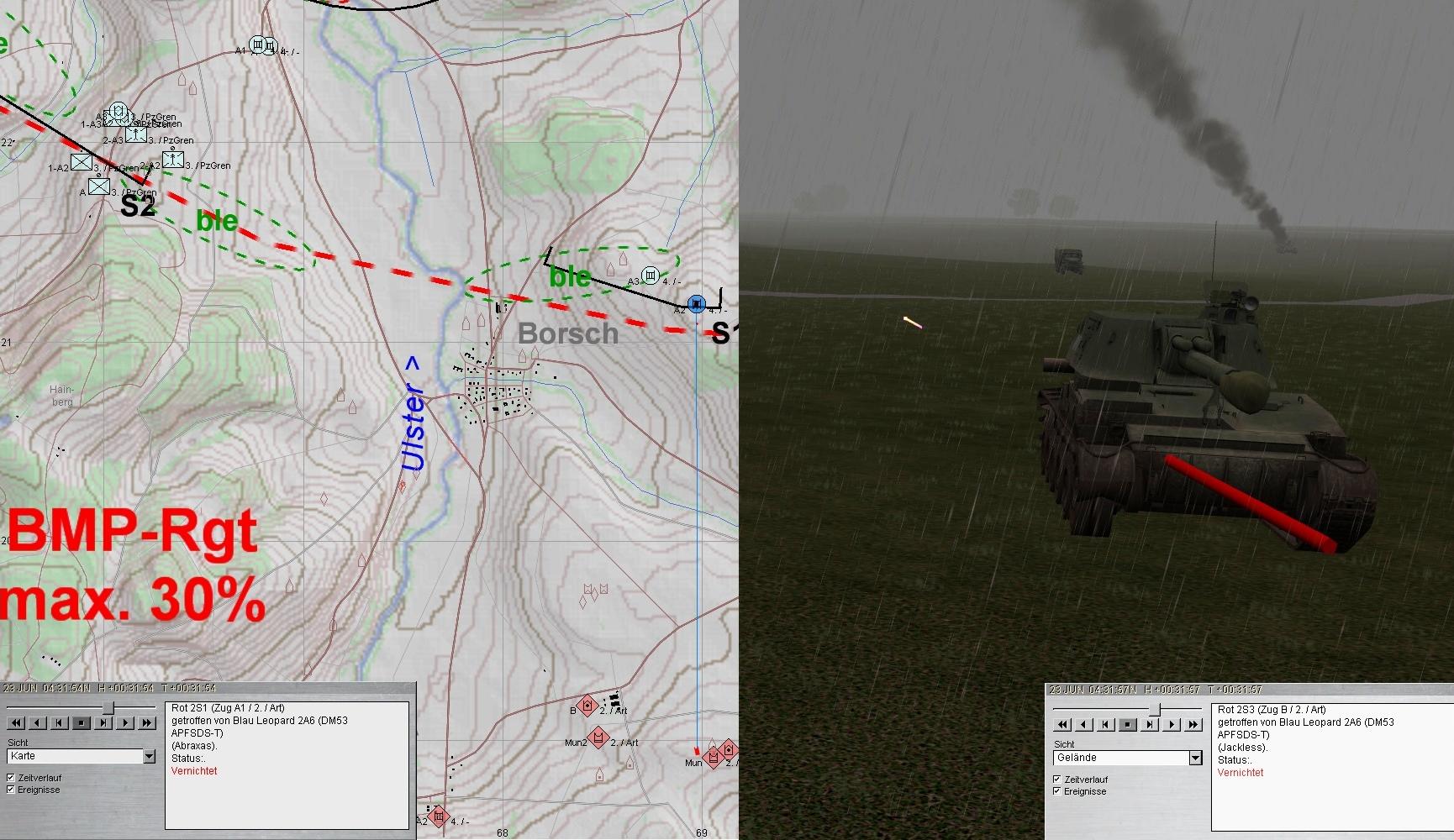
Task: Open the Sicht dropdown showing Gelände
Action: (x=1195, y=759)
